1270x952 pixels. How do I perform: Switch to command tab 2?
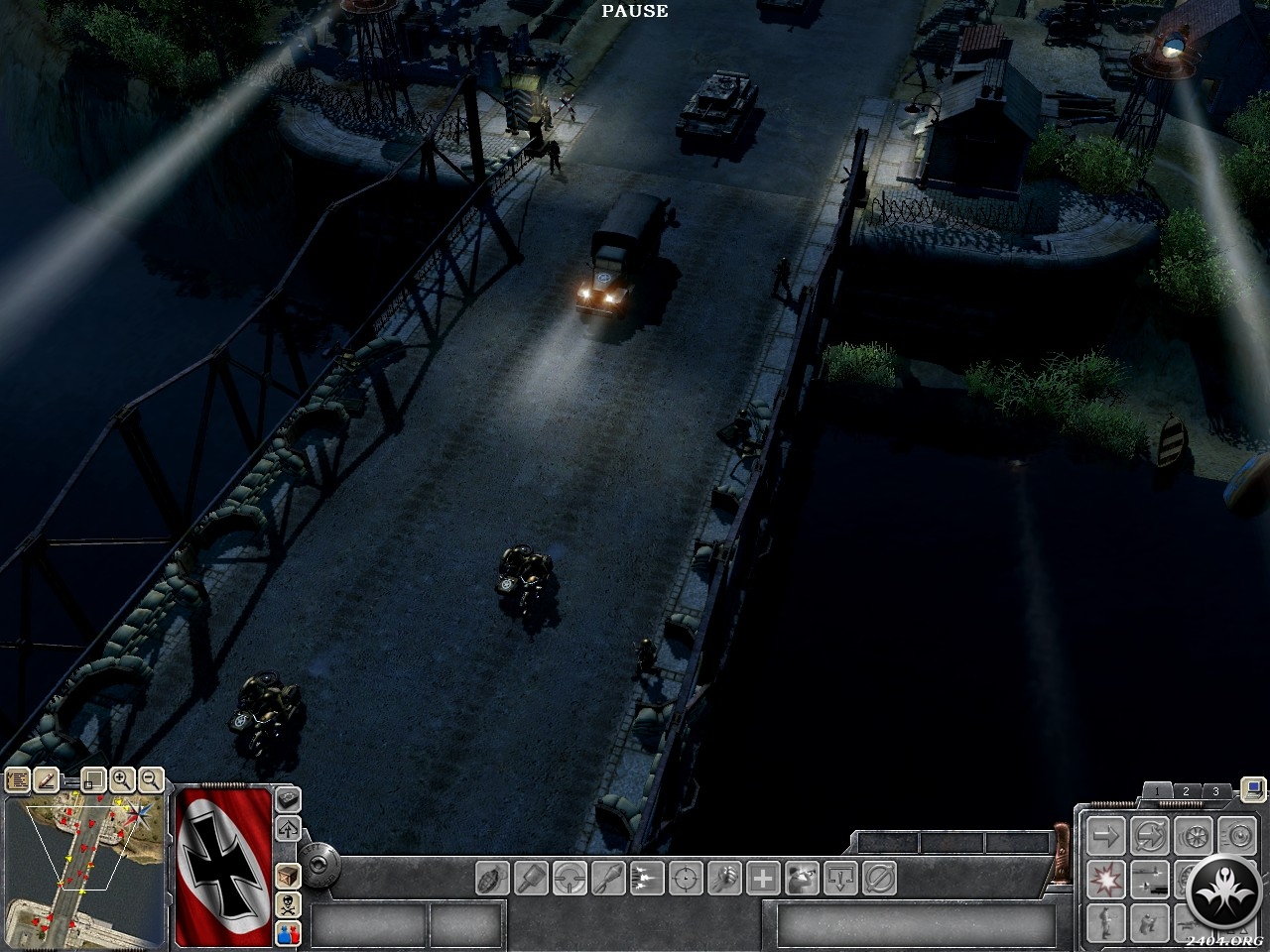[1186, 791]
